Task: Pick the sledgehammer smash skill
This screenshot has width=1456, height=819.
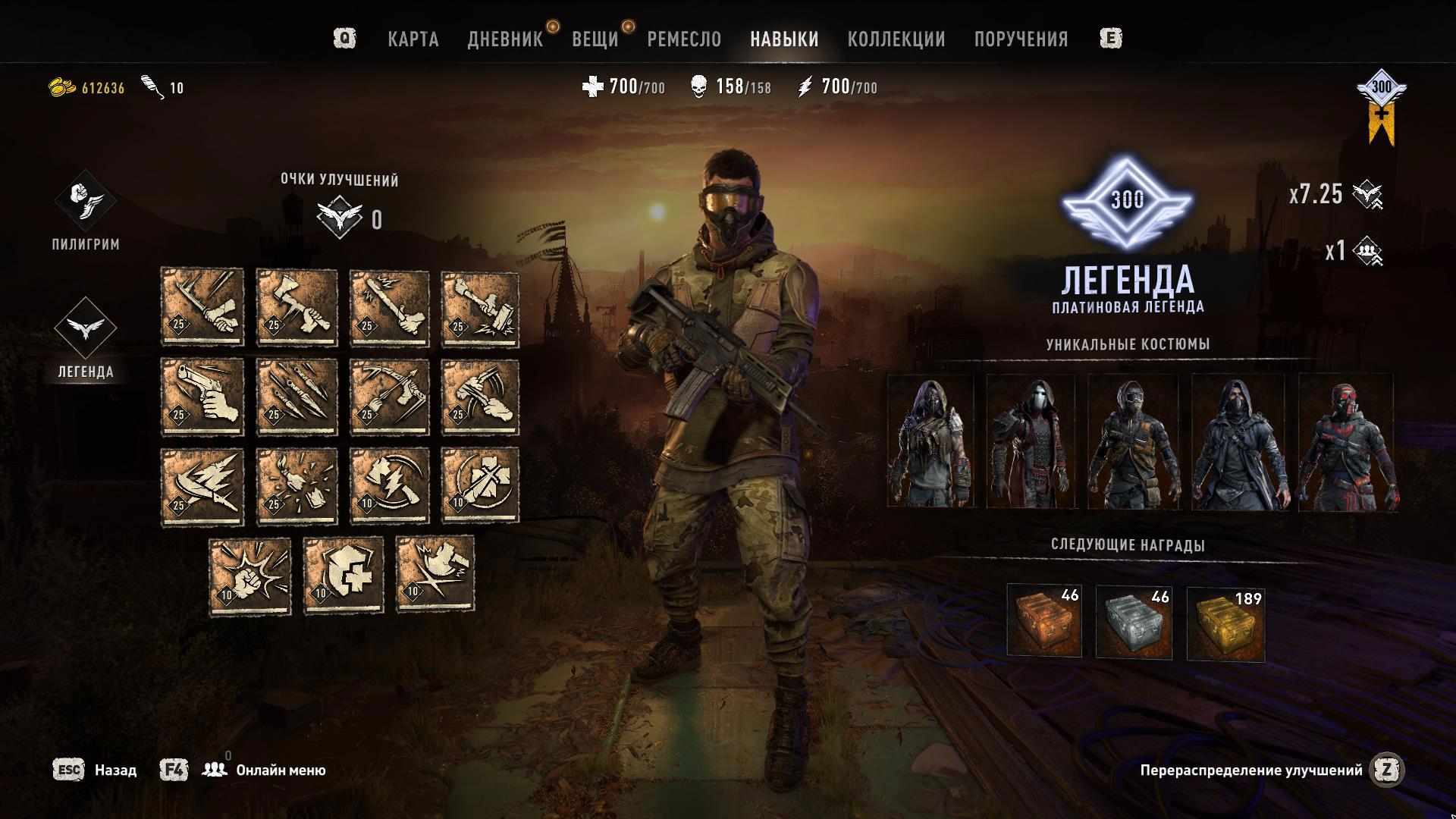Action: pos(481,309)
